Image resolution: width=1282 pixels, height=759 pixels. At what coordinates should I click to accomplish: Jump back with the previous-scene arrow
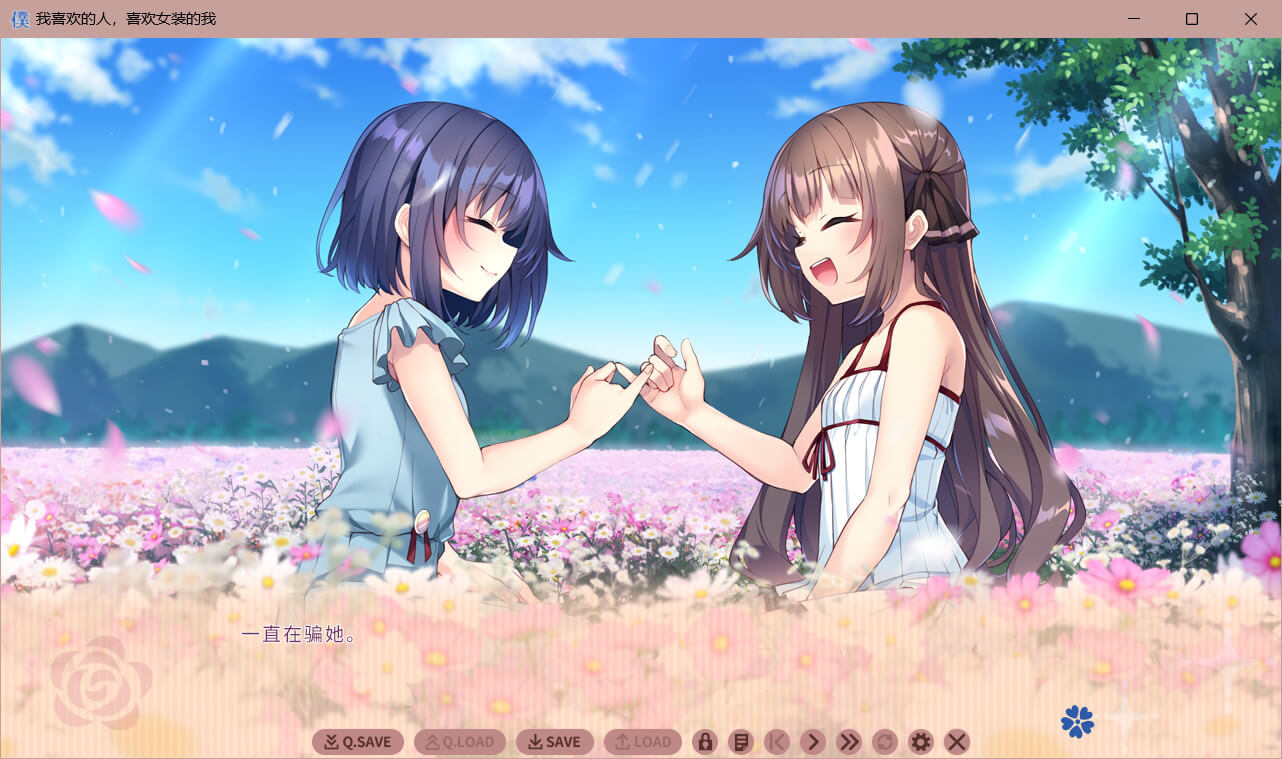click(777, 742)
